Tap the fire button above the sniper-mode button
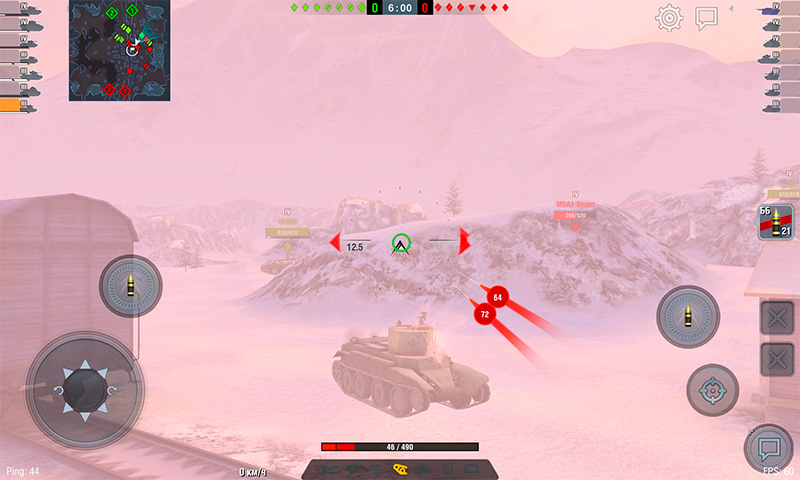Screen dimensions: 800x480 point(688,317)
